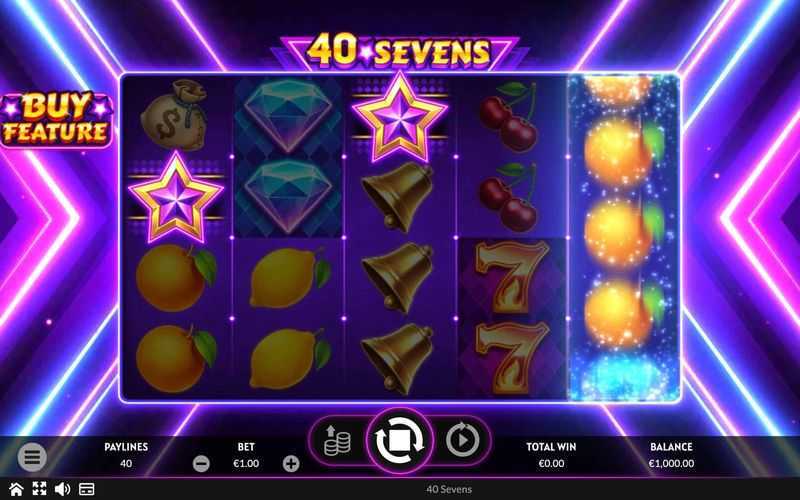Spin the reels with the center button

(400, 439)
